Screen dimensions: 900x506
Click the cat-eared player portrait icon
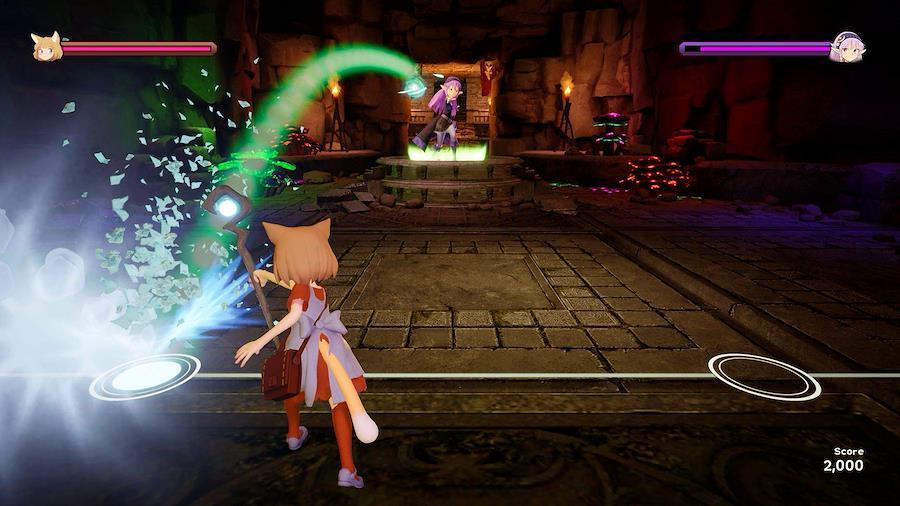(46, 47)
